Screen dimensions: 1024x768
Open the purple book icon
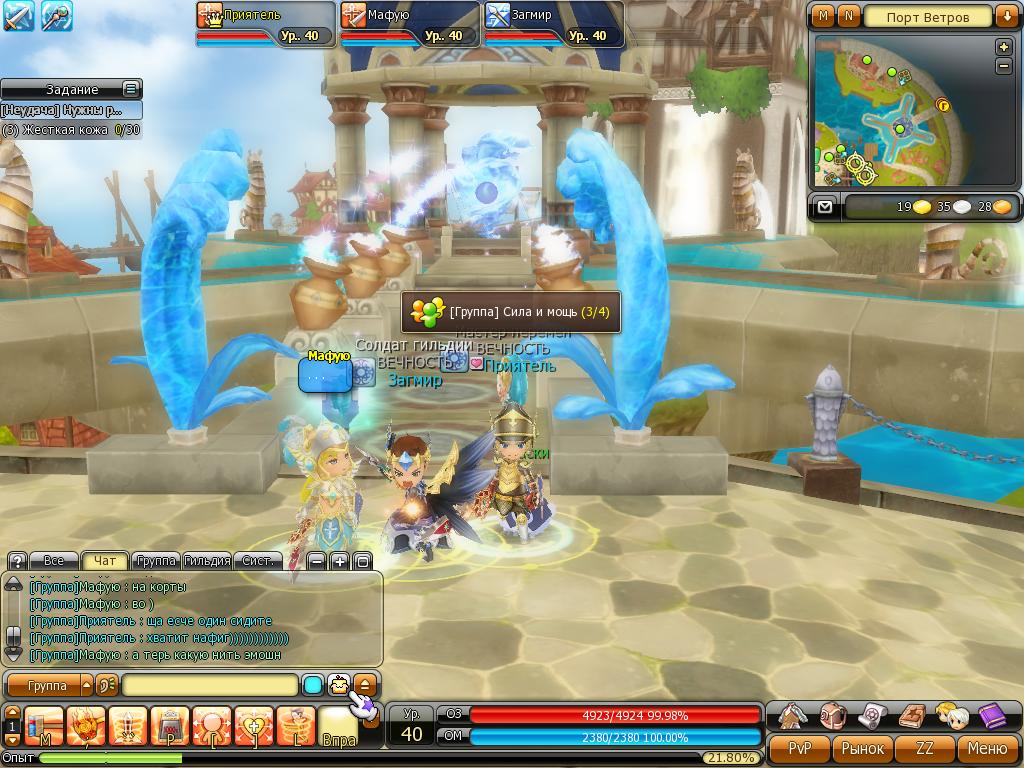[992, 716]
